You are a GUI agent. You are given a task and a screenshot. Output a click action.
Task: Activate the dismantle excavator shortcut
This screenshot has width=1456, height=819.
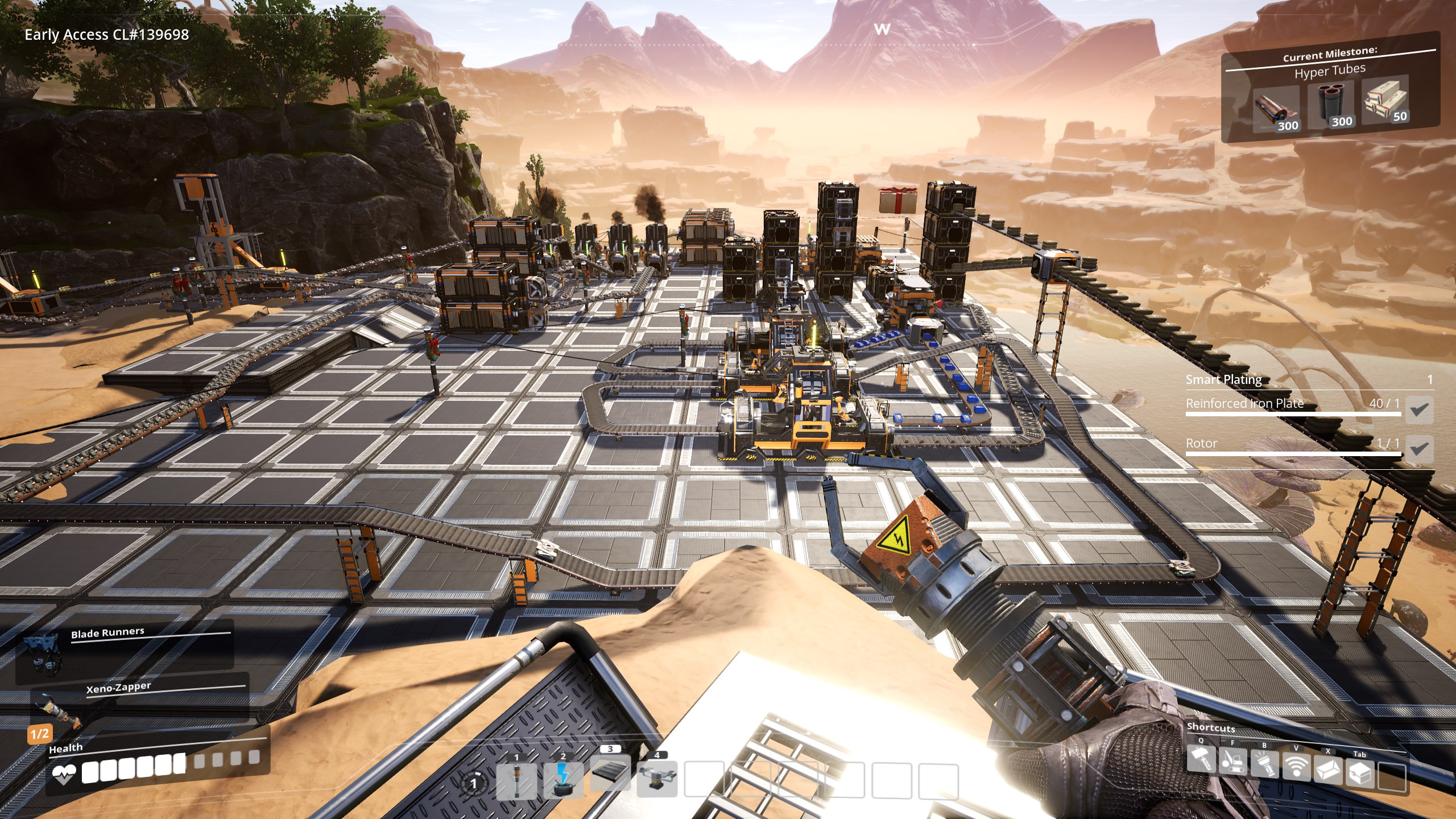[1232, 762]
